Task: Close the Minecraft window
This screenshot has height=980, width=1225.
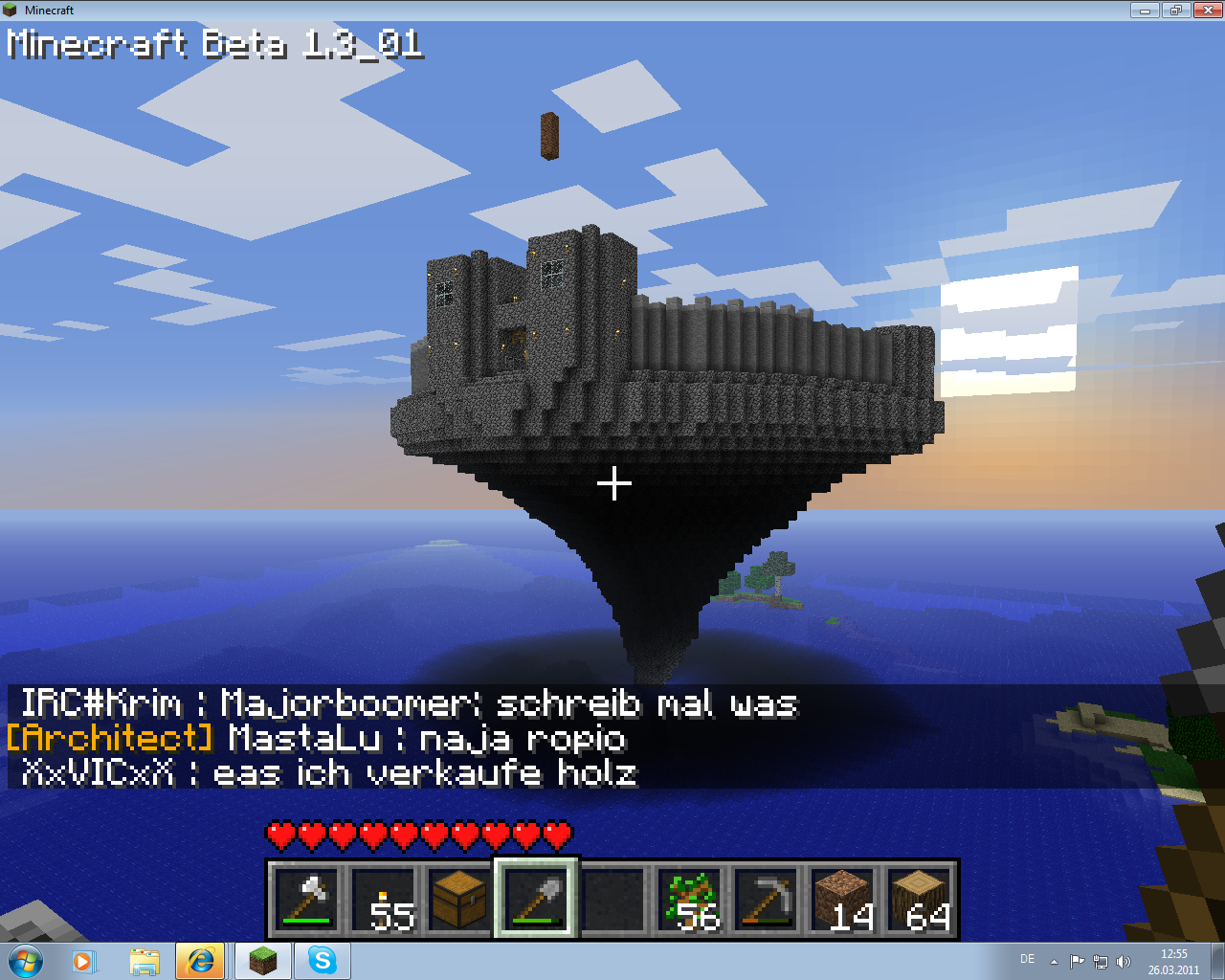Action: tap(1208, 10)
